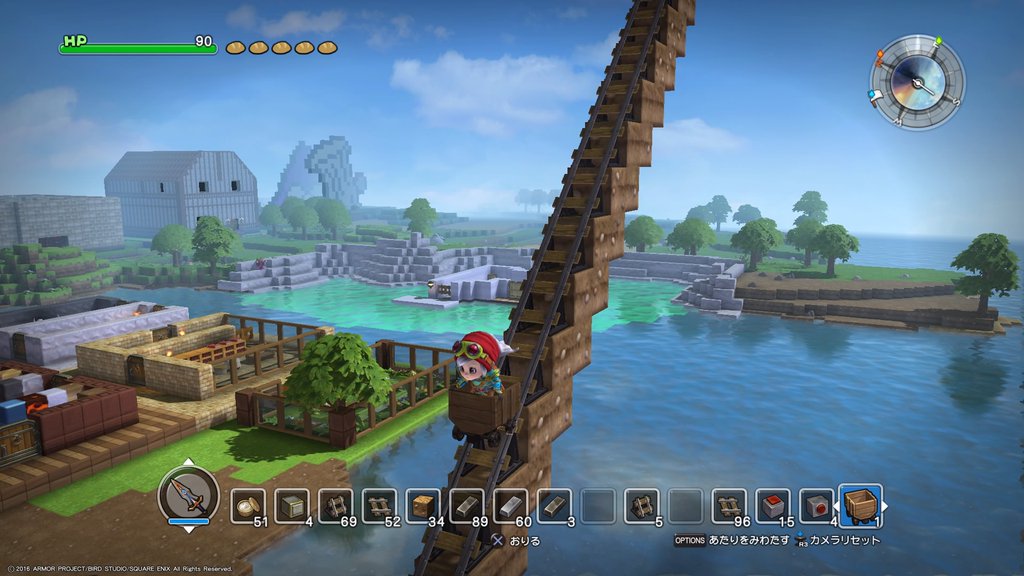Select the highlighted minecart slot
Viewport: 1024px width, 576px height.
860,506
